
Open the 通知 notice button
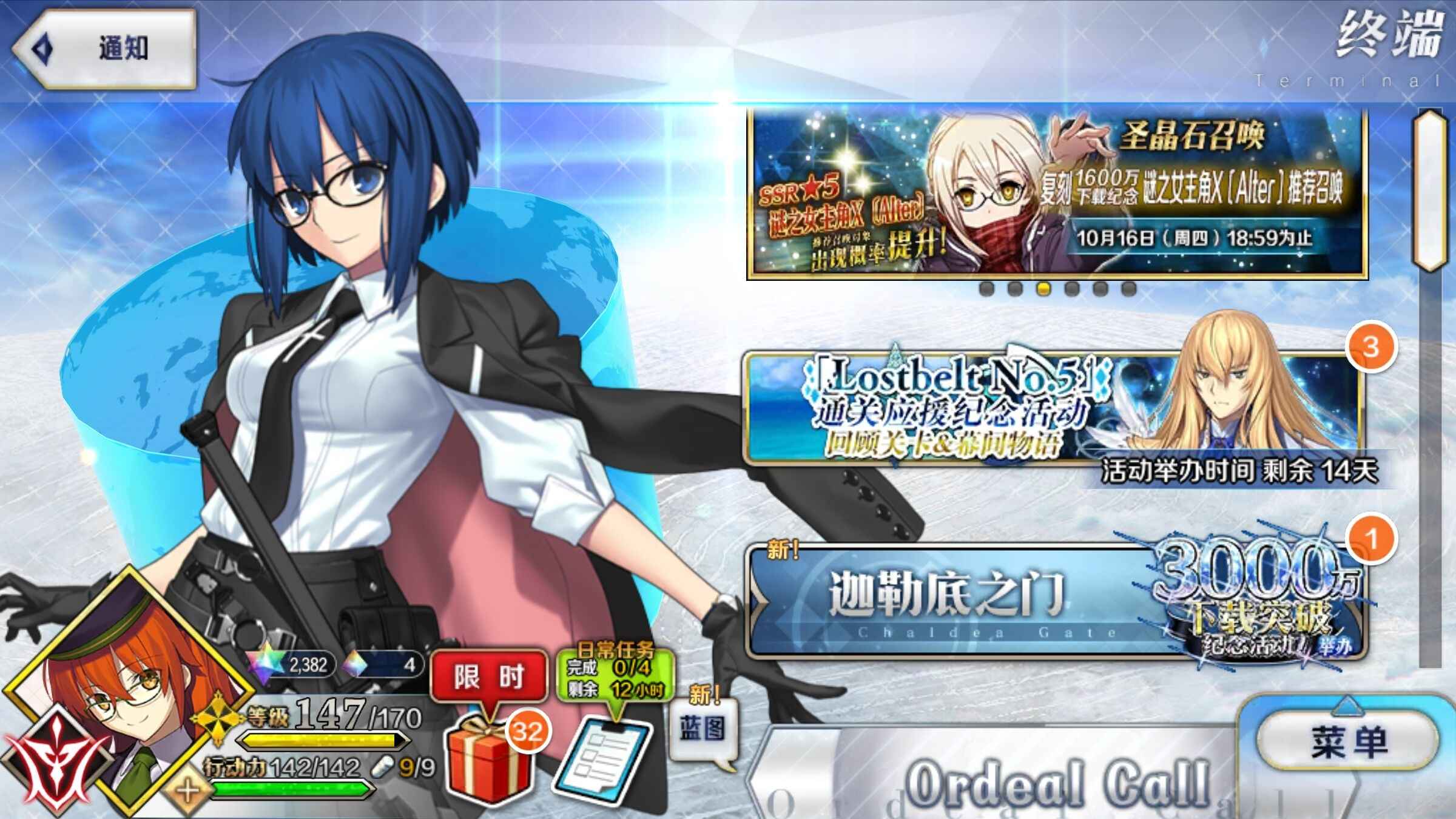click(x=106, y=49)
